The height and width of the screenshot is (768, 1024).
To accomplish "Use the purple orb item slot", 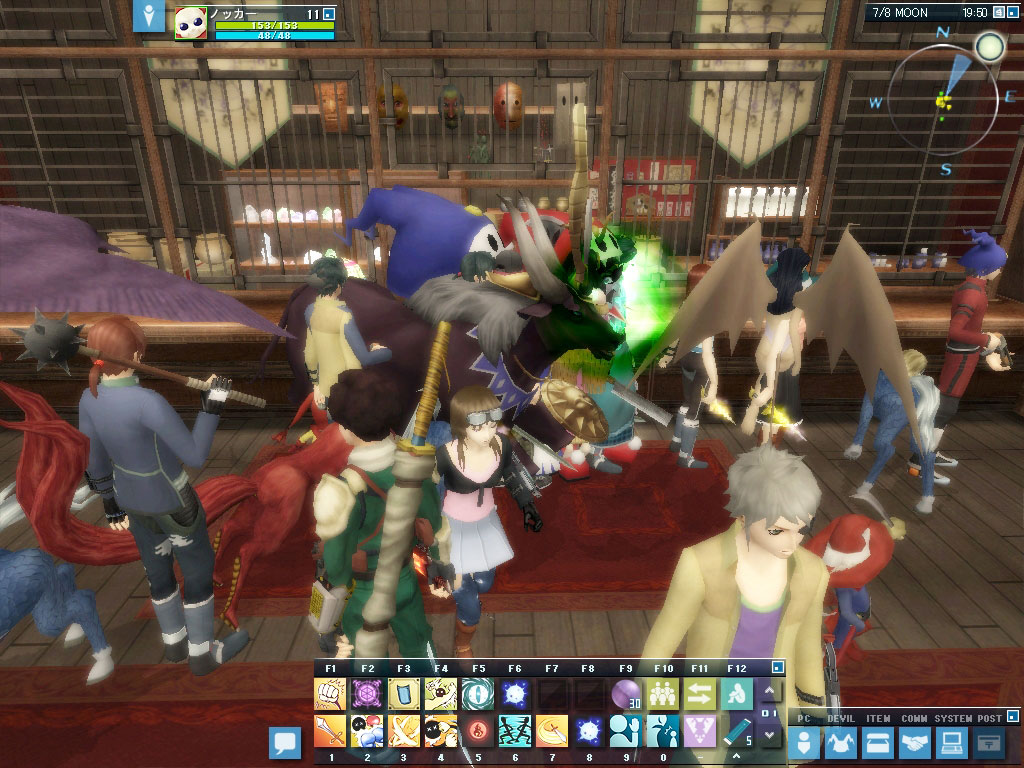I will [x=625, y=694].
